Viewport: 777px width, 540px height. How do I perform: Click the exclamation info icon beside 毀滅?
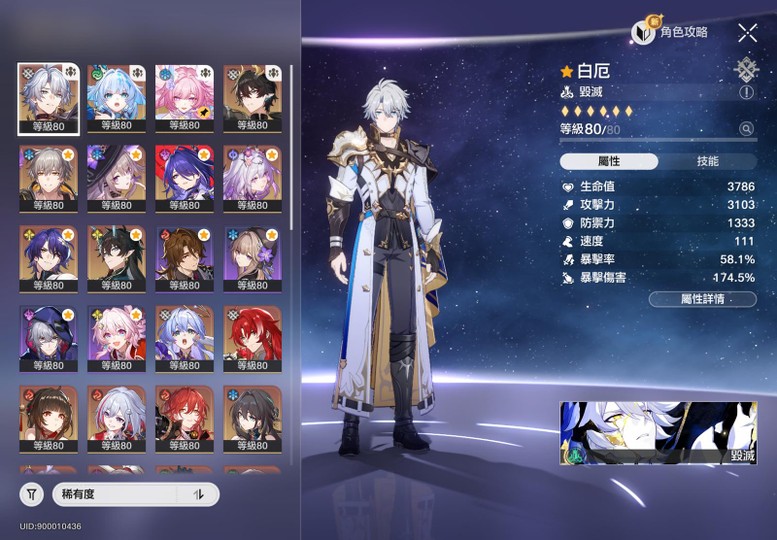pos(745,92)
